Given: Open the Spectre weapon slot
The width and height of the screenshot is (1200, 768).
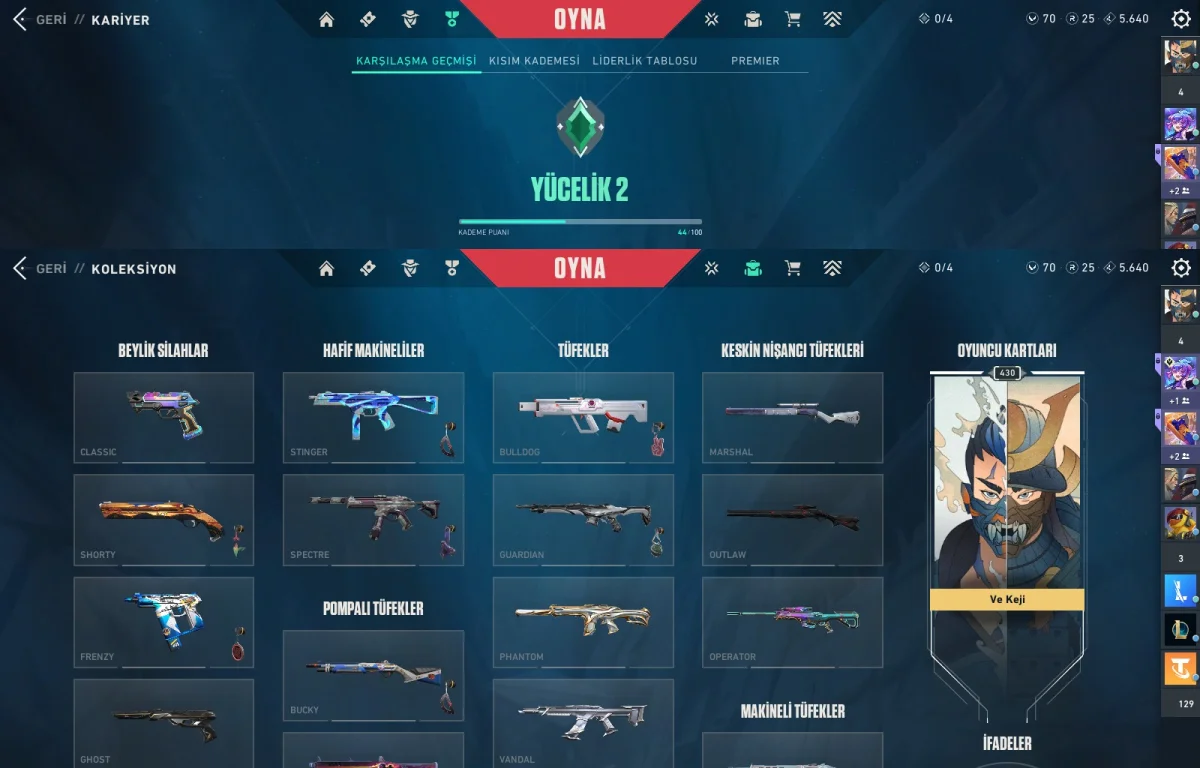Looking at the screenshot, I should pos(373,519).
